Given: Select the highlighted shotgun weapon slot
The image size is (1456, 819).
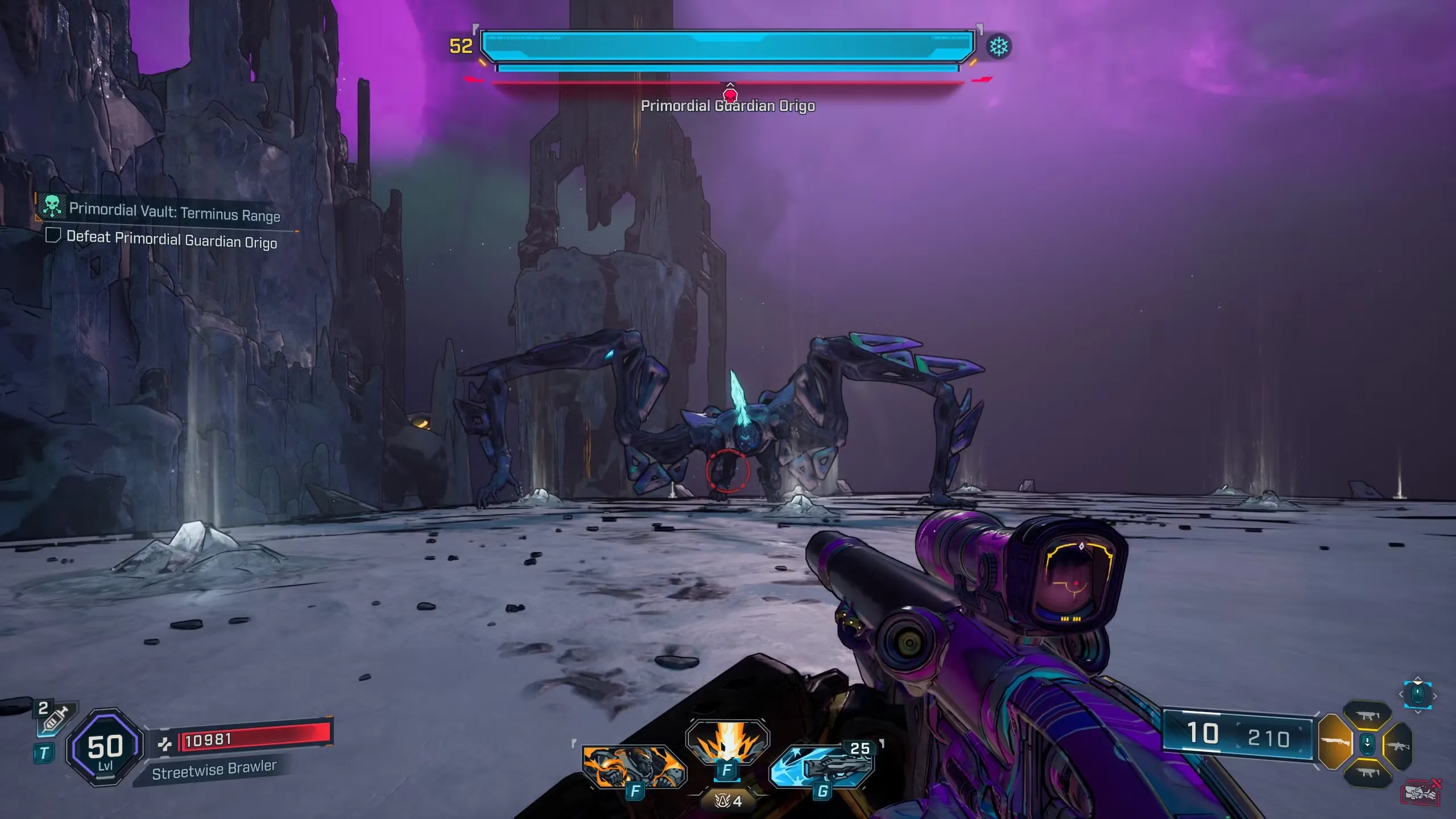Looking at the screenshot, I should pos(1334,743).
